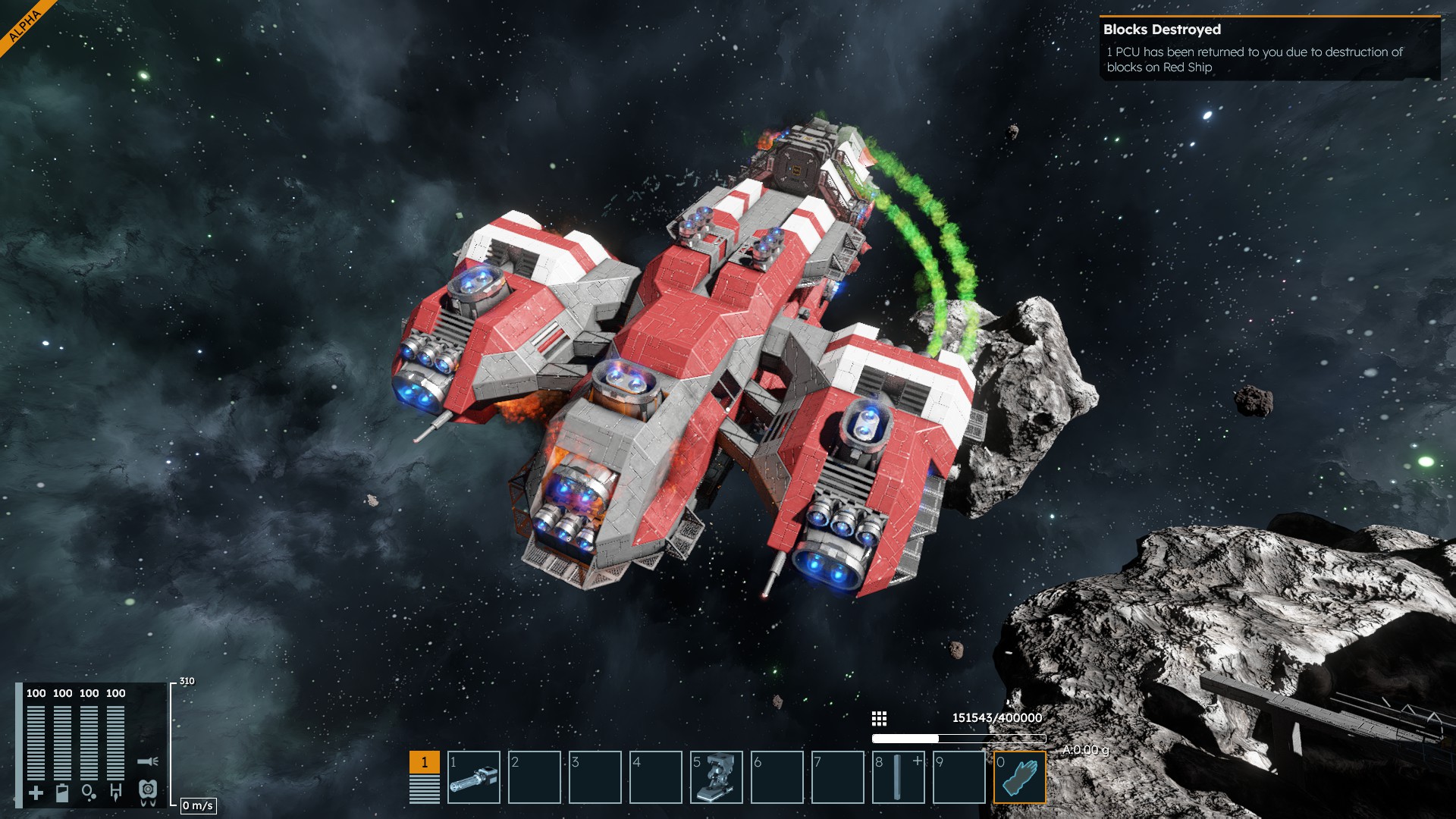Image resolution: width=1456 pixels, height=819 pixels.
Task: Pick the glove hand tool in slot 0
Action: pos(1020,777)
